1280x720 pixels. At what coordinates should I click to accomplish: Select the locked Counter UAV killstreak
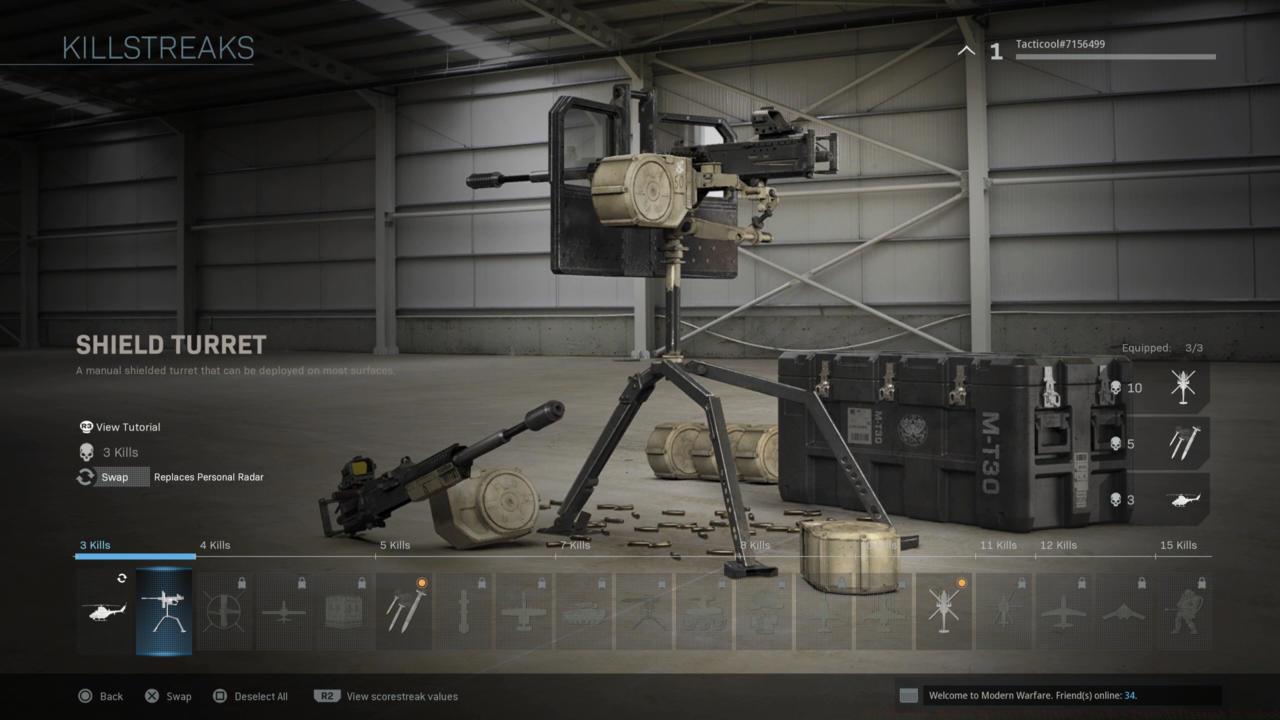coord(225,610)
